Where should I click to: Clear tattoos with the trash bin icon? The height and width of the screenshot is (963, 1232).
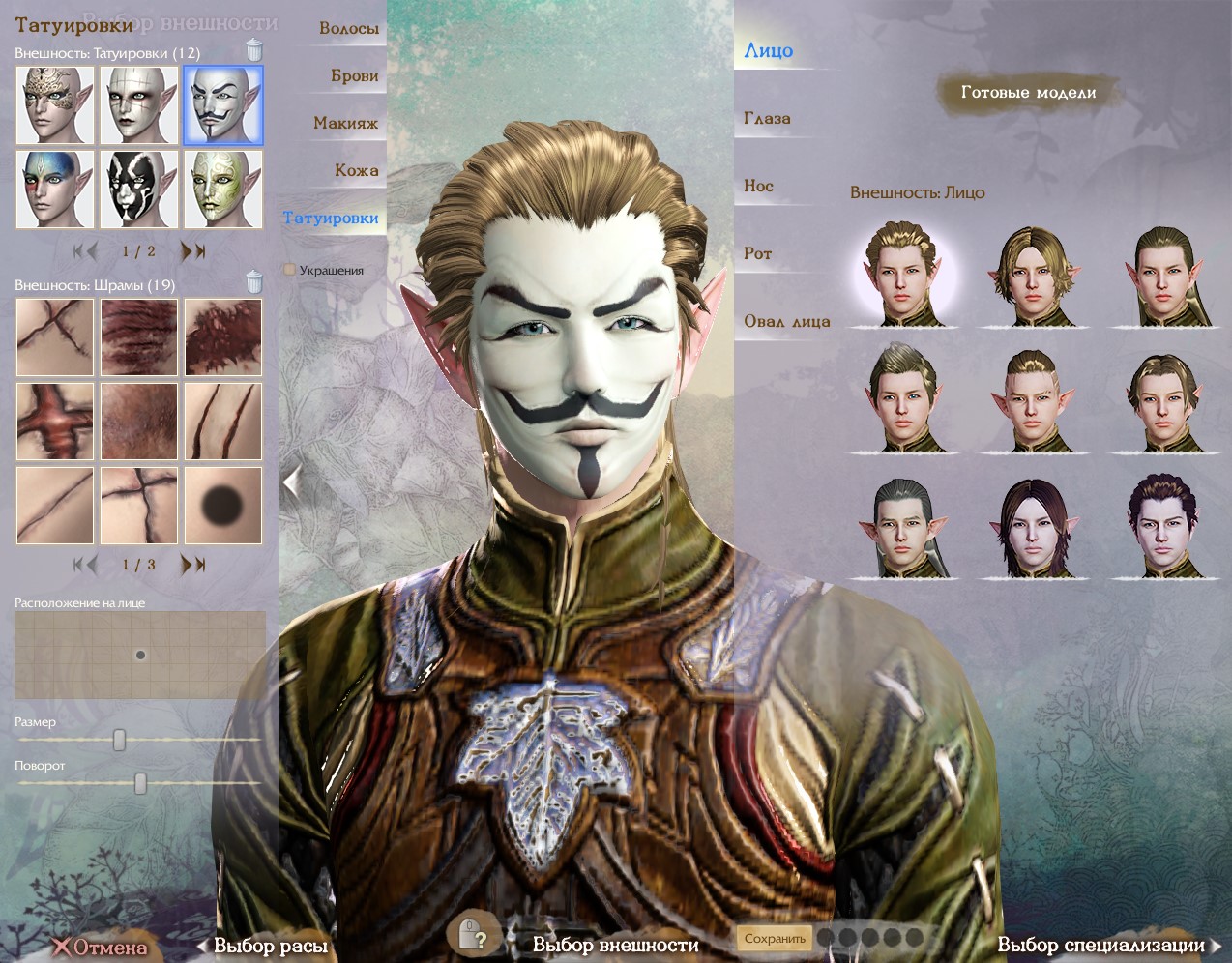tap(254, 49)
